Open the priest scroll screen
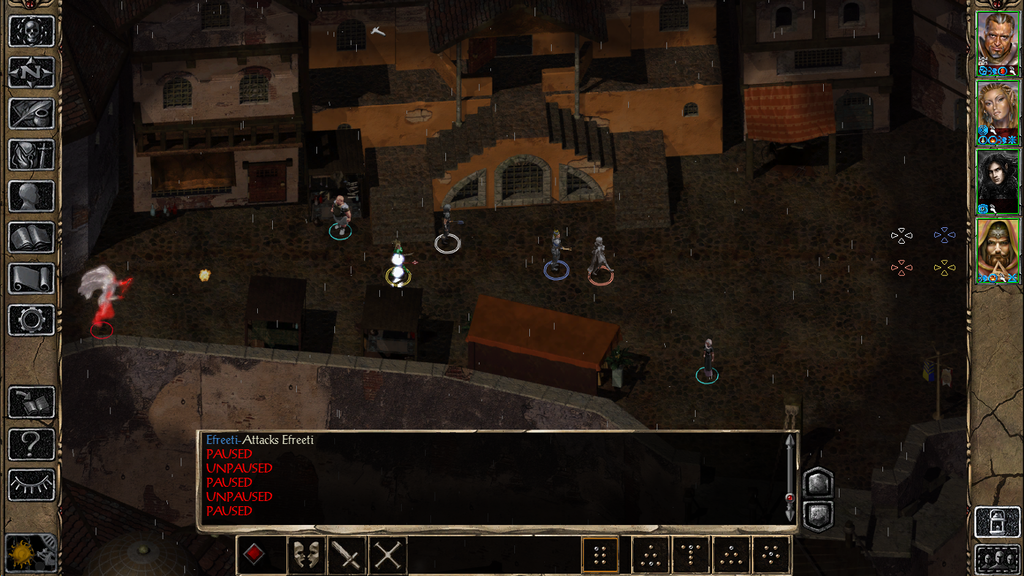Screen dimensions: 1024x576 coord(31,278)
